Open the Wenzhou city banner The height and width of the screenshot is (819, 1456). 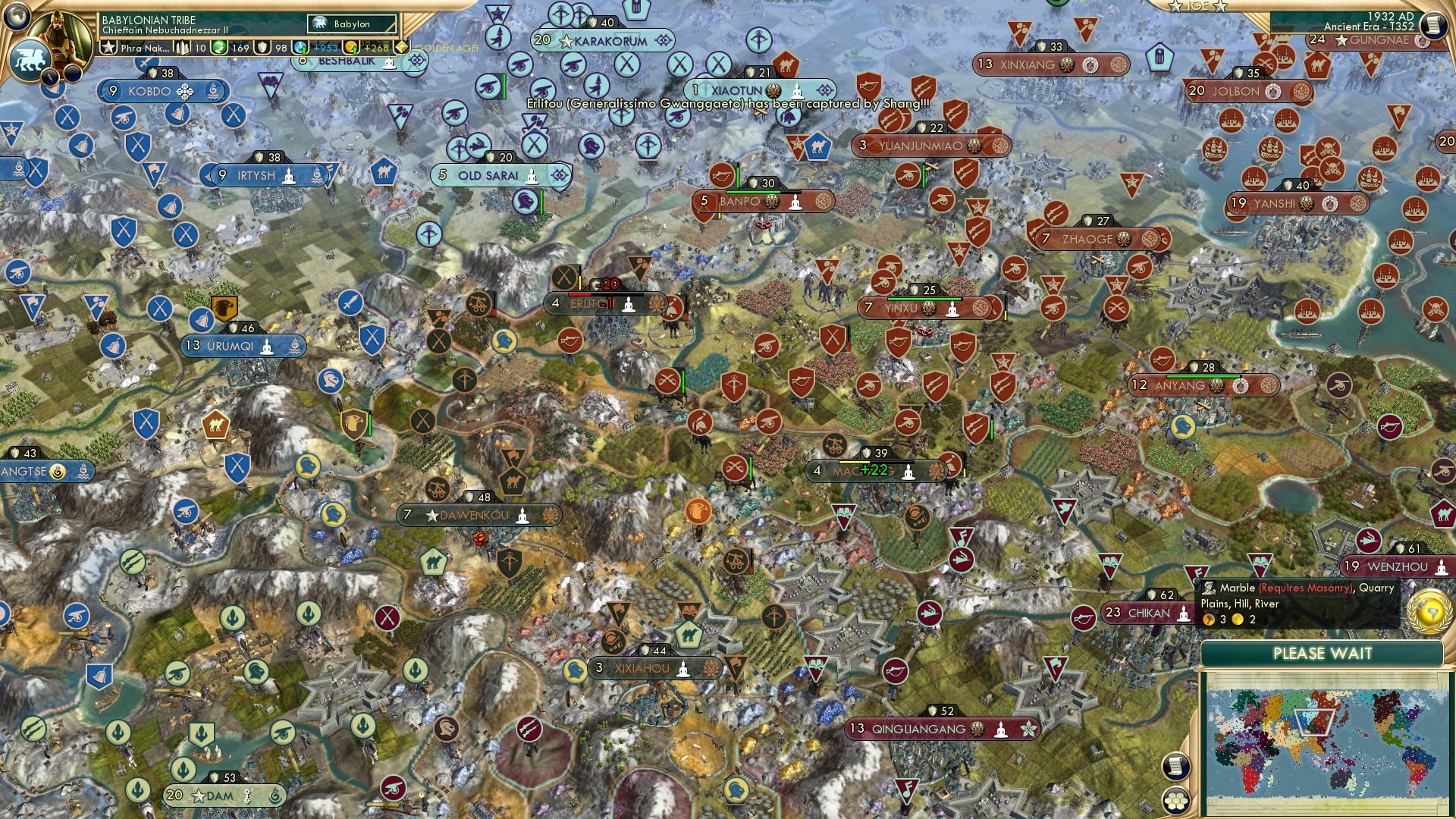(x=1395, y=566)
